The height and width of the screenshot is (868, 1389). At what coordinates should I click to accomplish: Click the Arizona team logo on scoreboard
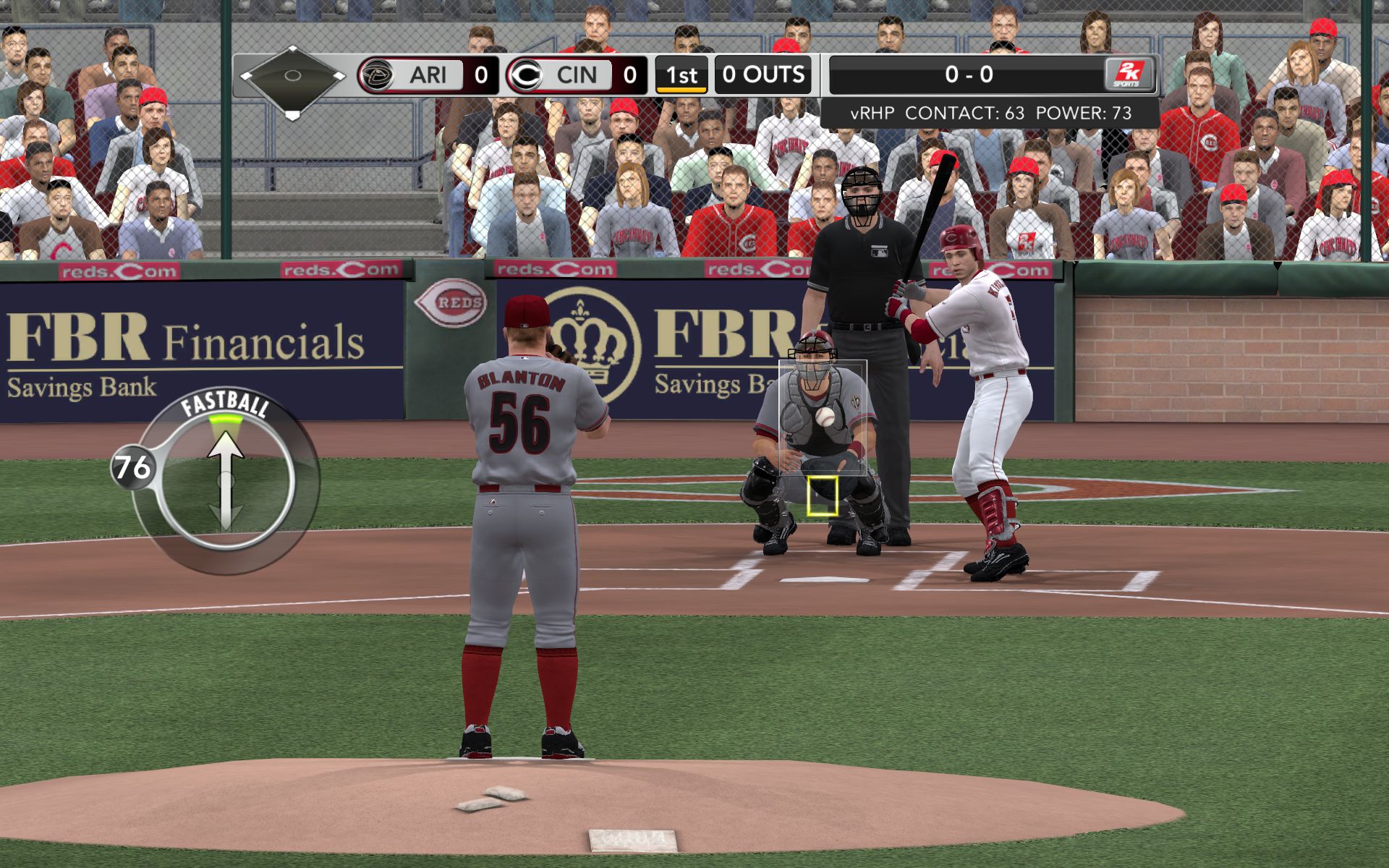(376, 75)
